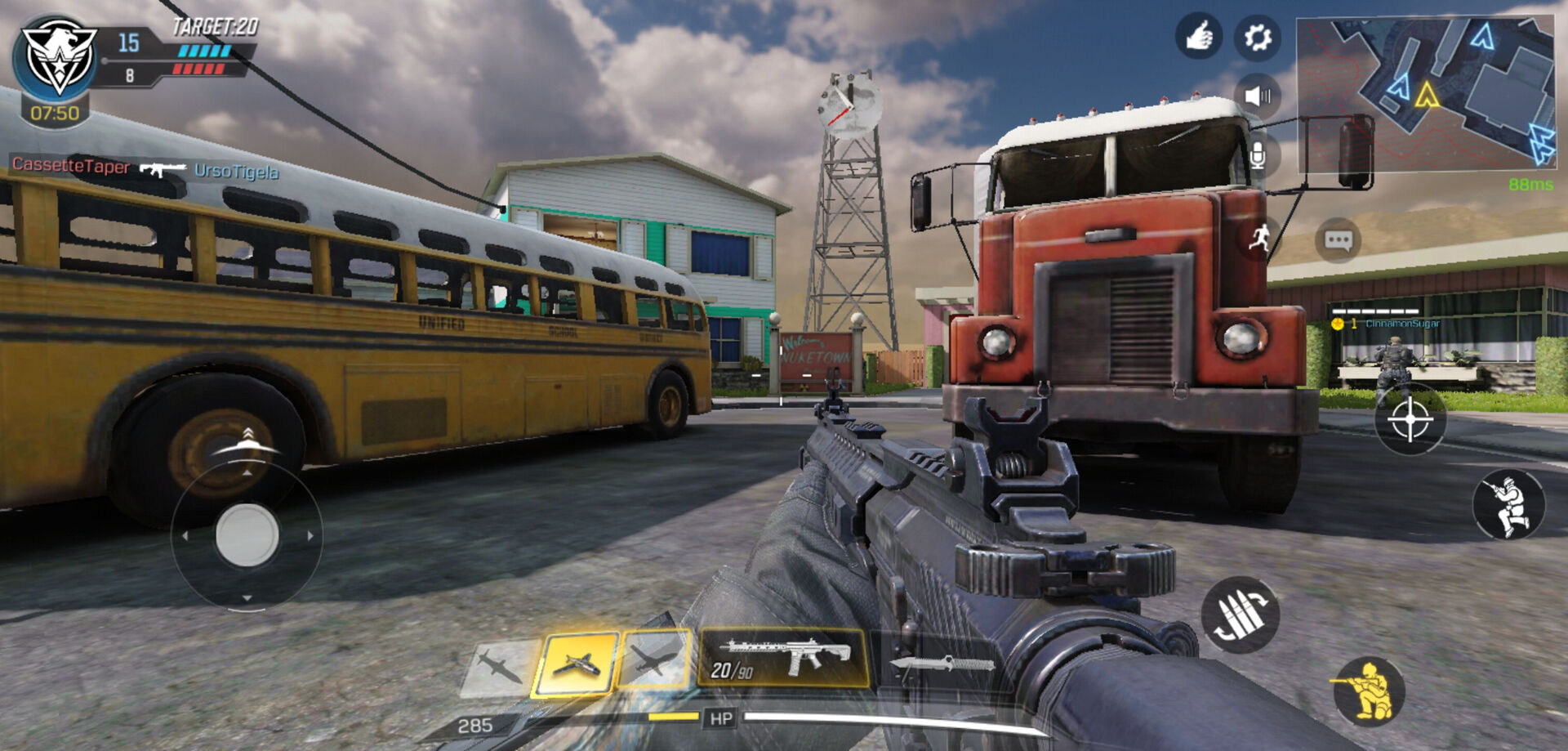Viewport: 1568px width, 751px height.
Task: Open the gear settings menu
Action: tap(1257, 38)
